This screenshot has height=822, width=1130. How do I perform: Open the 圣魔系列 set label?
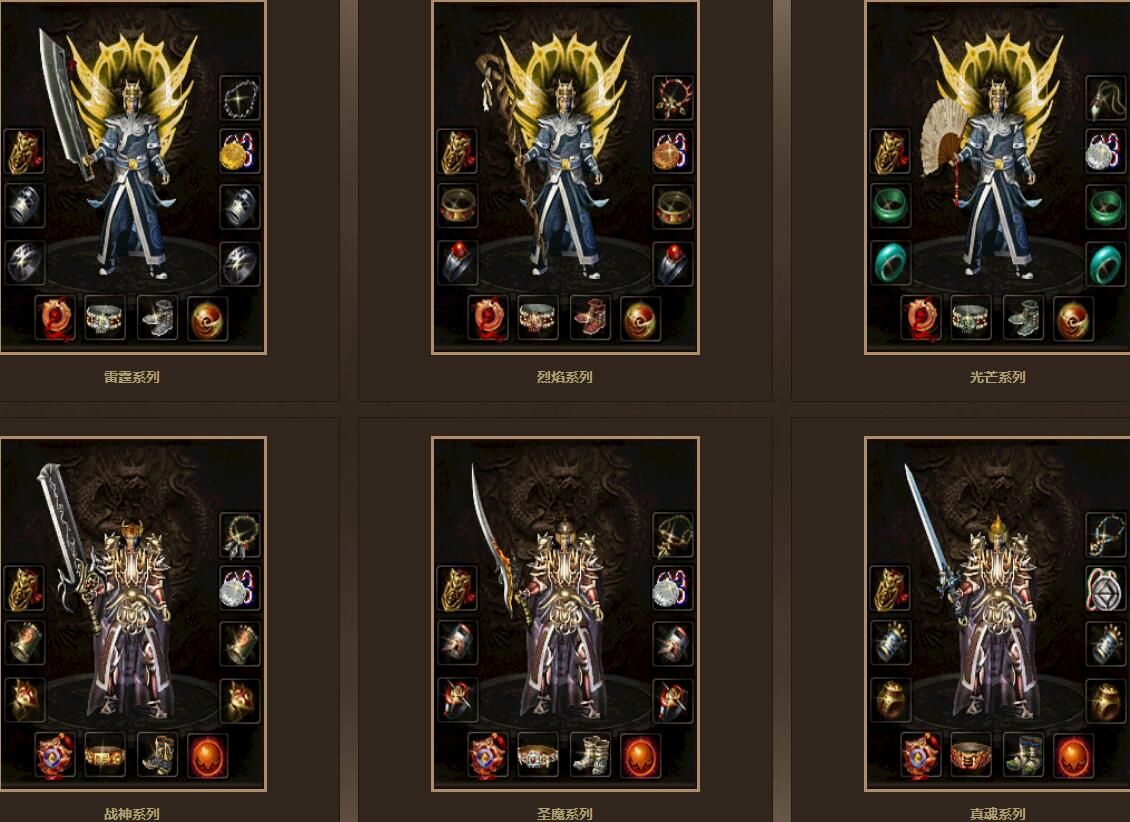coord(565,814)
